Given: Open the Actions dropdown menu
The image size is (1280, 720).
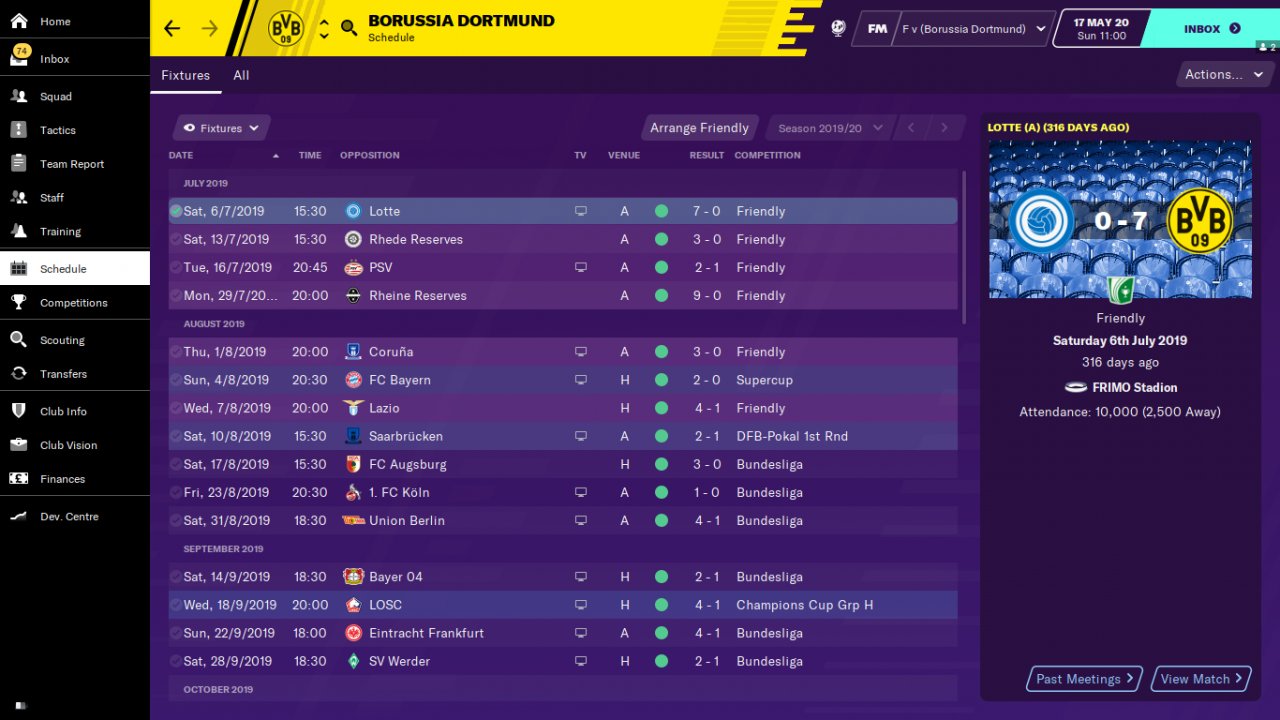Looking at the screenshot, I should [x=1222, y=74].
